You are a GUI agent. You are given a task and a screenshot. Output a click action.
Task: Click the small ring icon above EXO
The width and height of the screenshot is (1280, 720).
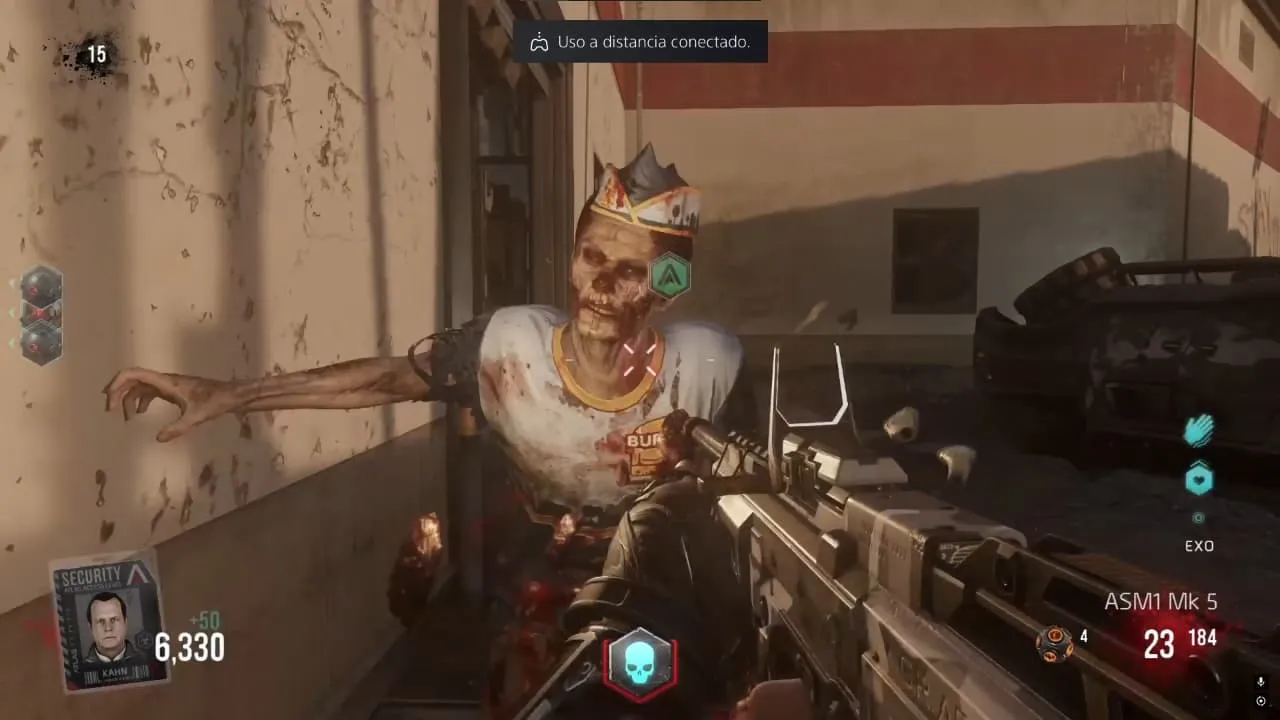click(x=1199, y=518)
